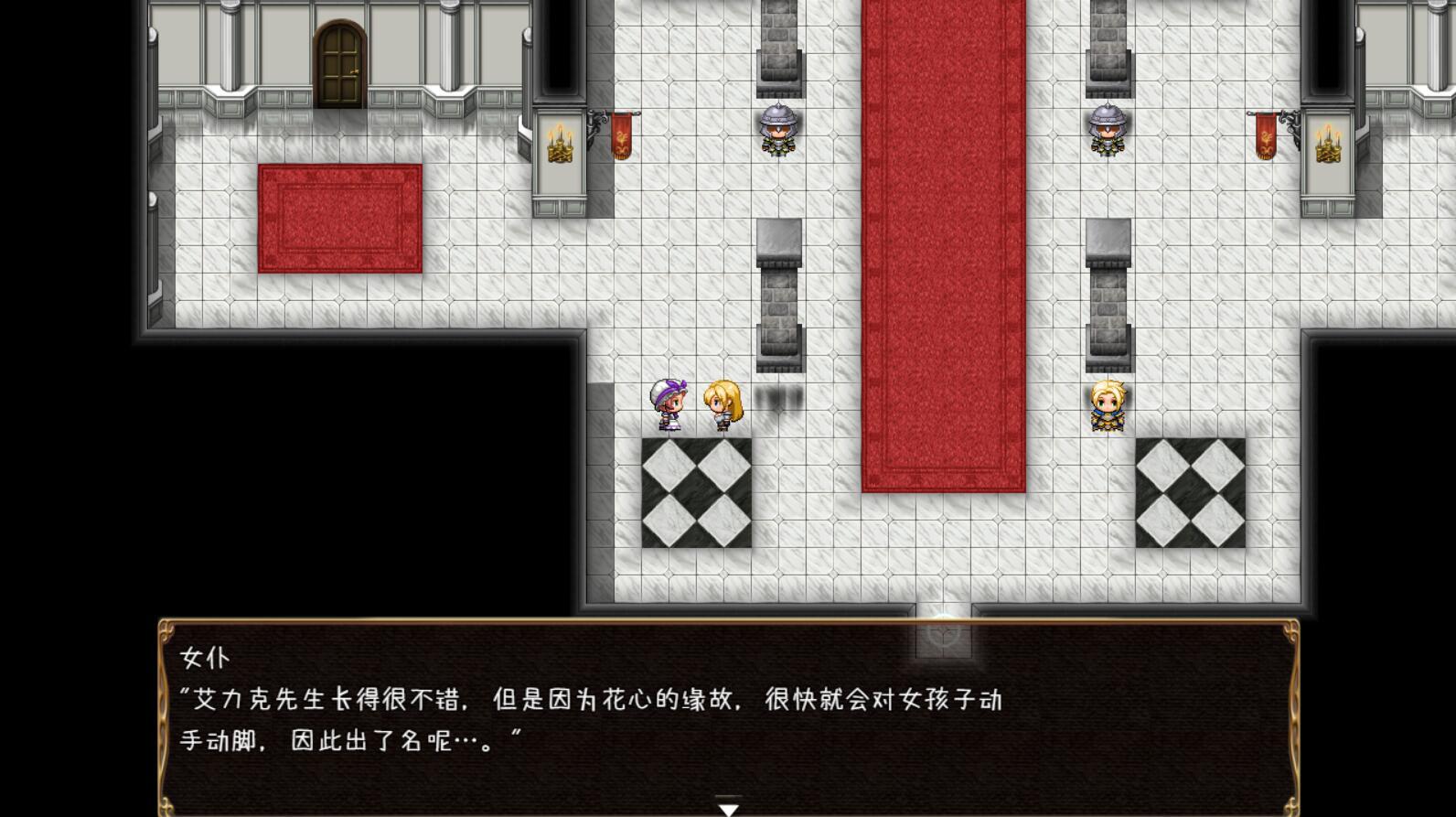Click the small red carpet on the left
This screenshot has height=817, width=1456.
(339, 218)
